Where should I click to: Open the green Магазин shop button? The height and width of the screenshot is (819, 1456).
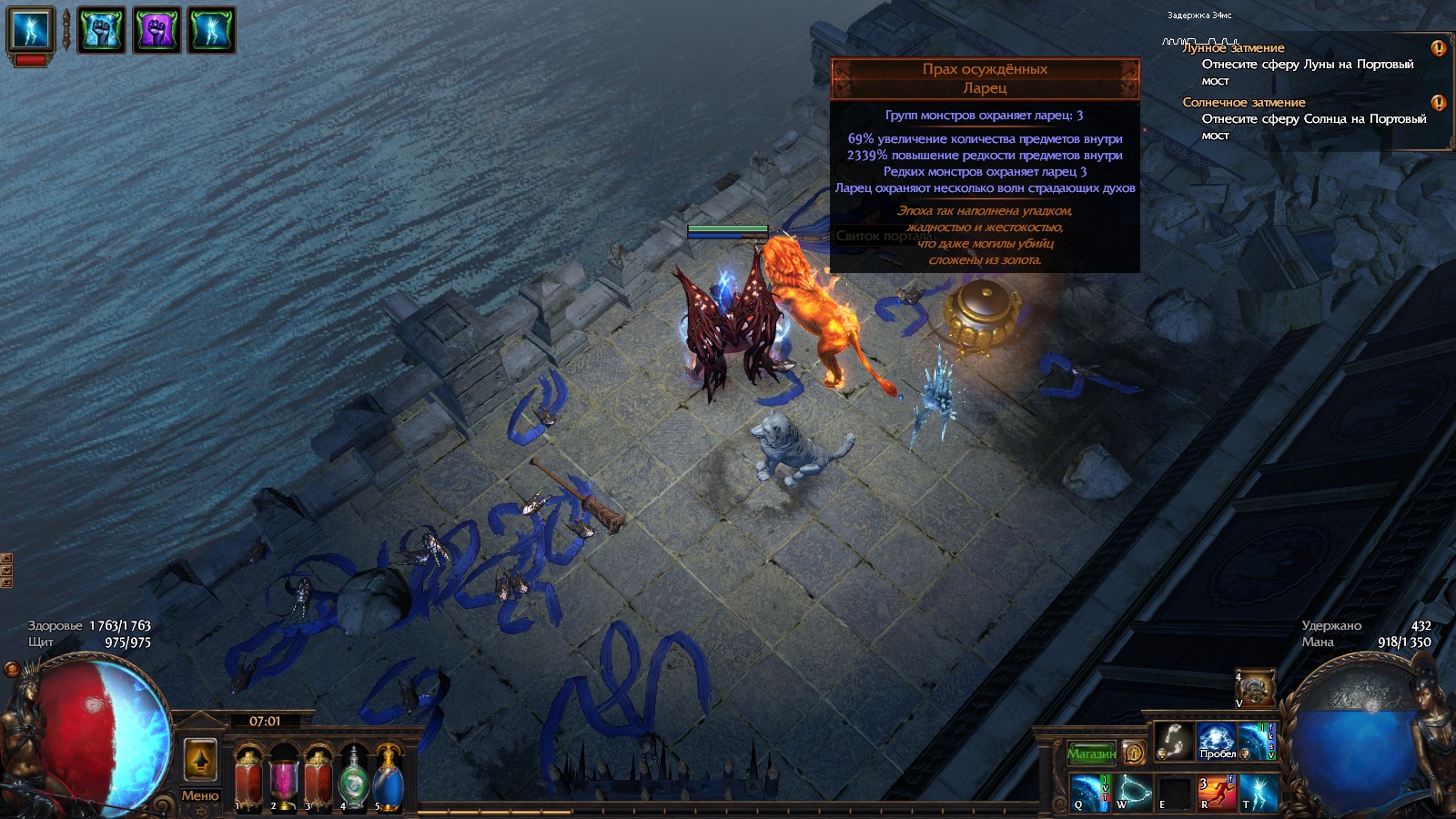(1090, 752)
